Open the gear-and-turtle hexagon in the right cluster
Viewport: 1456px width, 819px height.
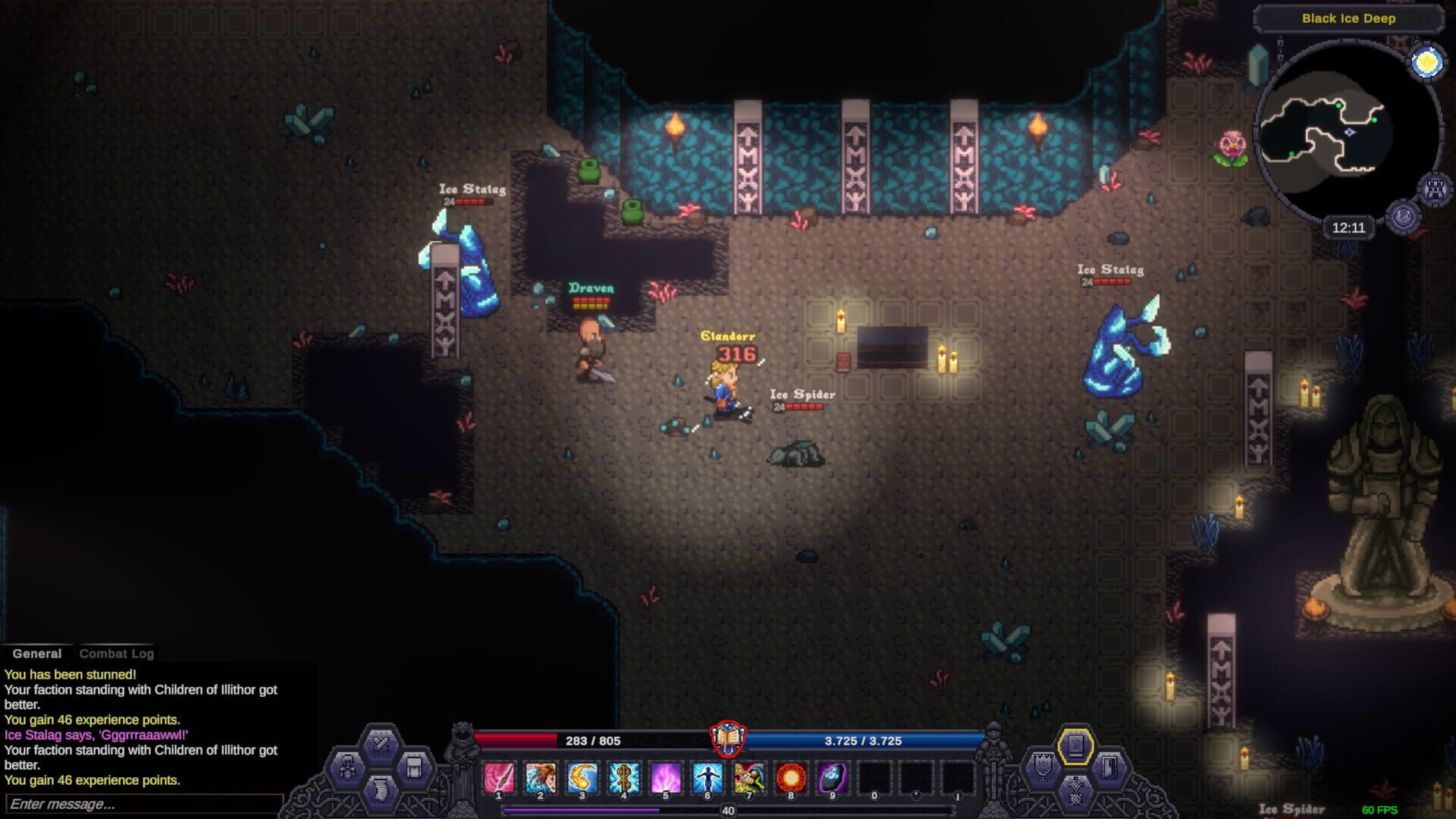click(x=1075, y=792)
